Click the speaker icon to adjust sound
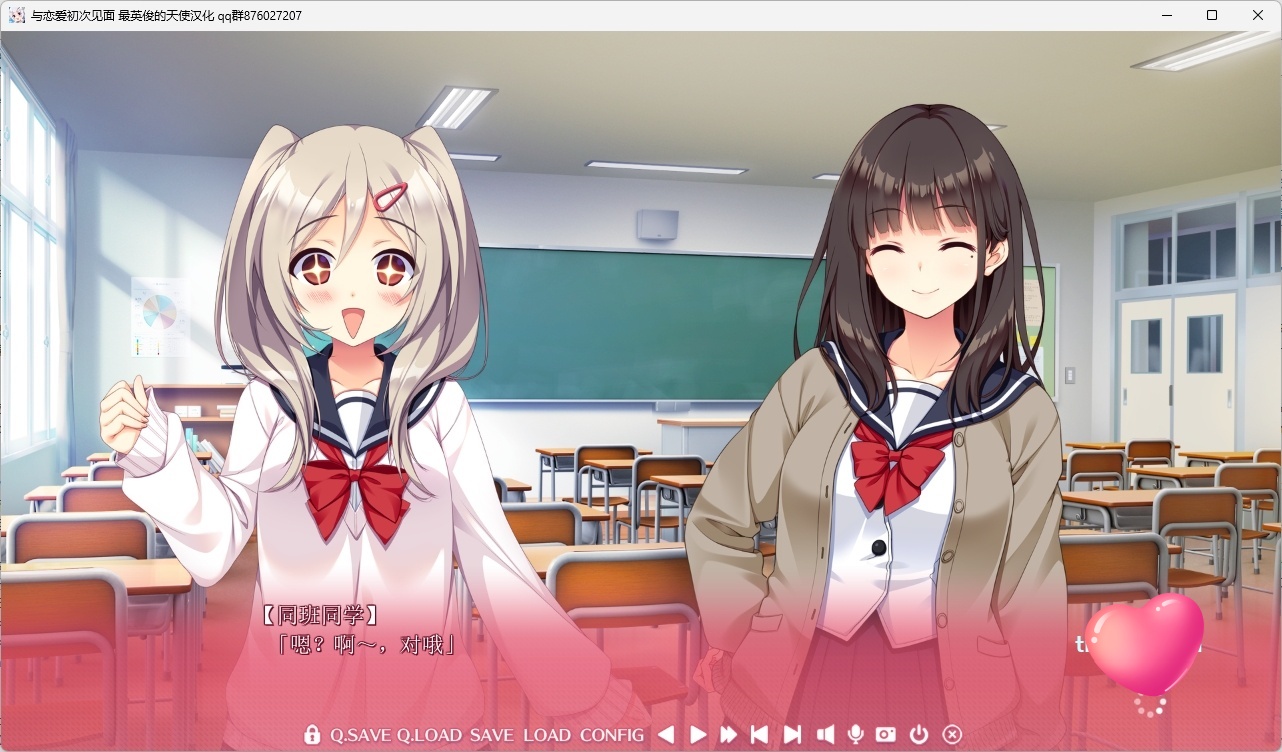1282x752 pixels. [x=824, y=735]
